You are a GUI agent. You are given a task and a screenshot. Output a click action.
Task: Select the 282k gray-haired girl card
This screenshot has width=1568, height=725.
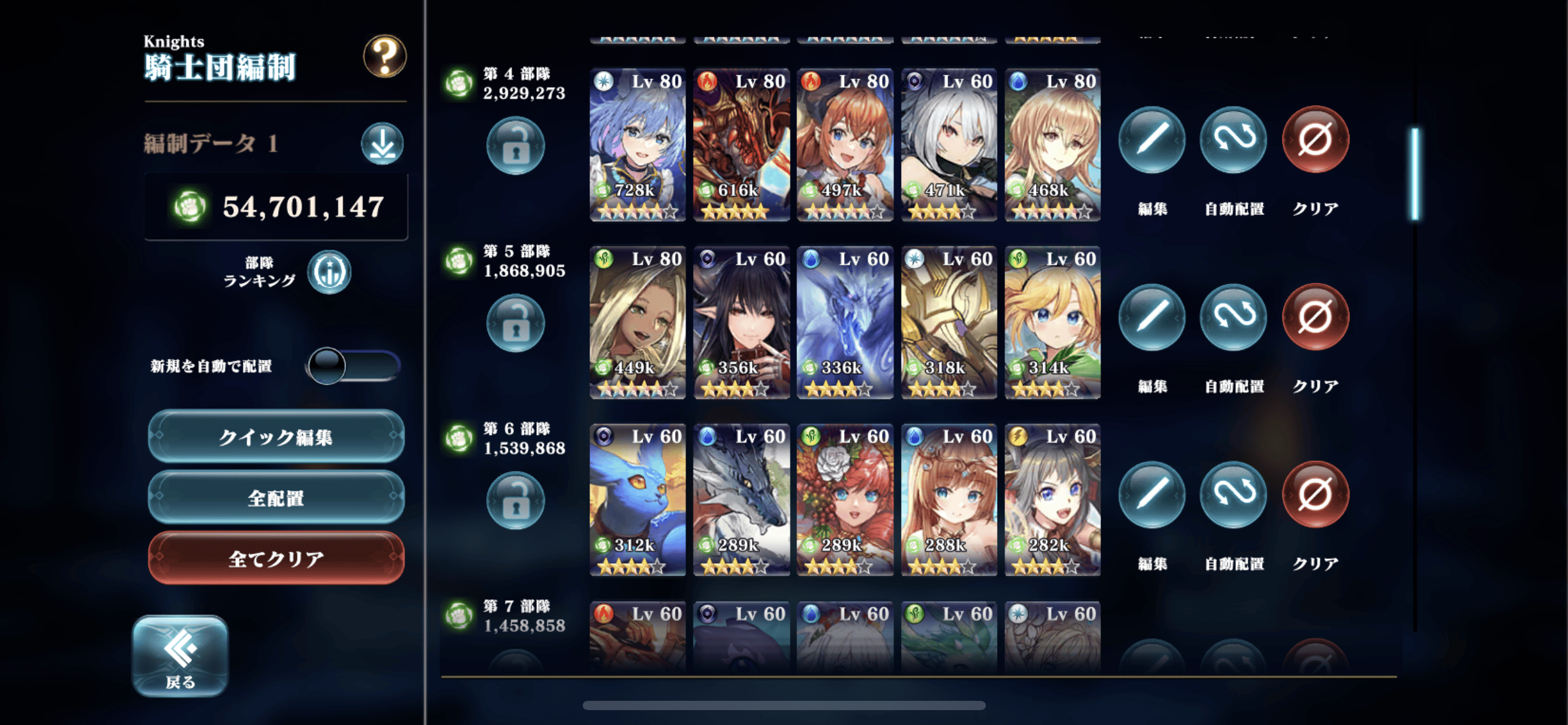(1052, 500)
